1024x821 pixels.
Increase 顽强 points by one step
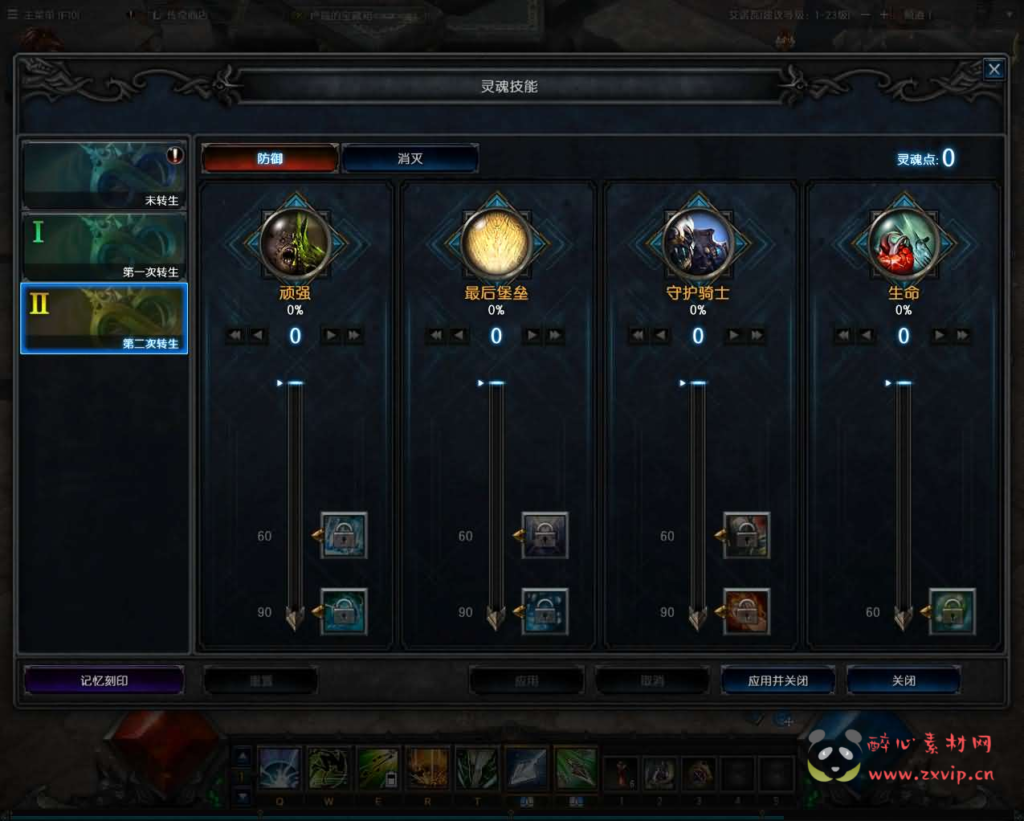coord(330,336)
